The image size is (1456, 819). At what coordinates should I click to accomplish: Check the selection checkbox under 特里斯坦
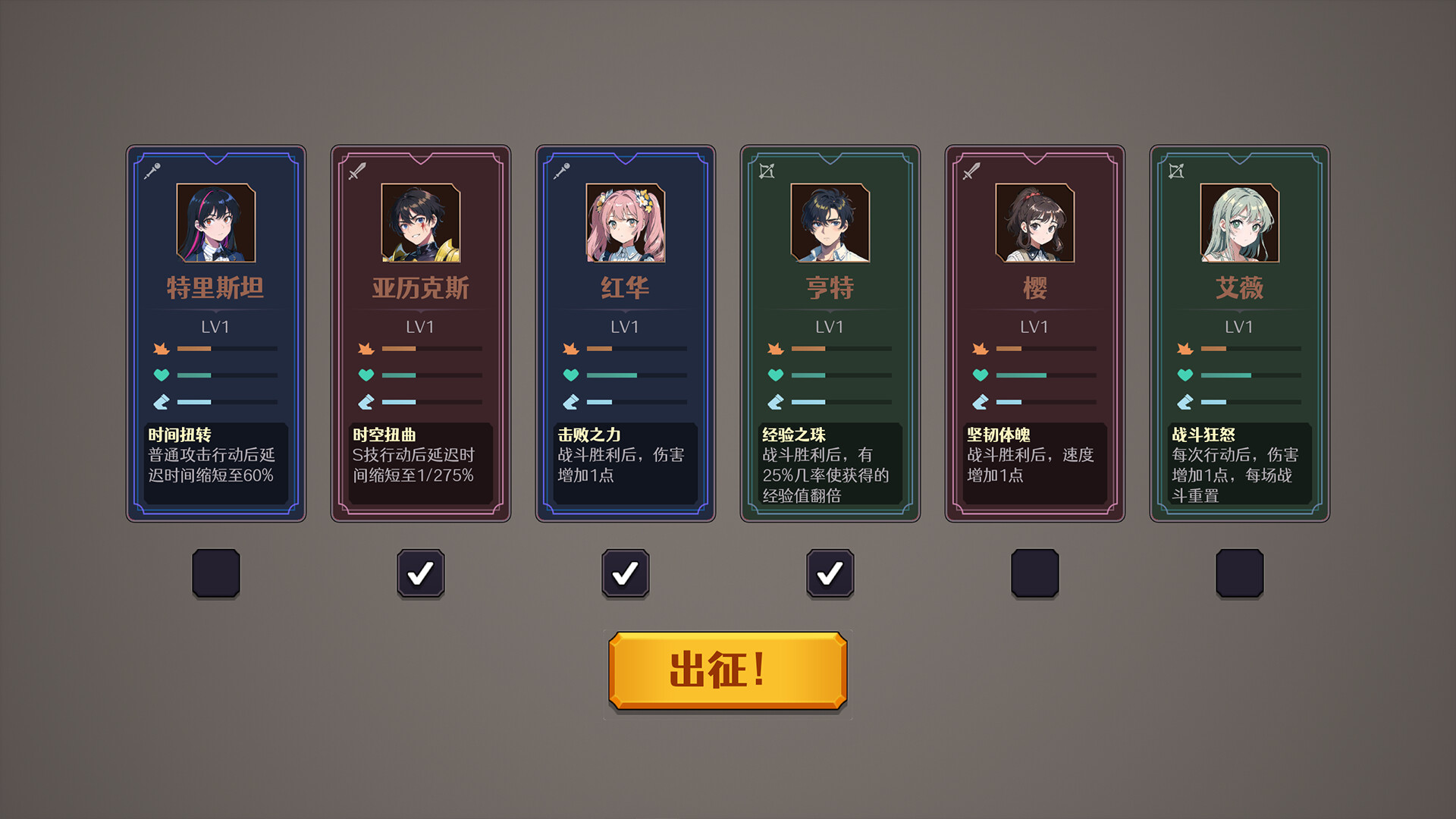click(x=215, y=574)
